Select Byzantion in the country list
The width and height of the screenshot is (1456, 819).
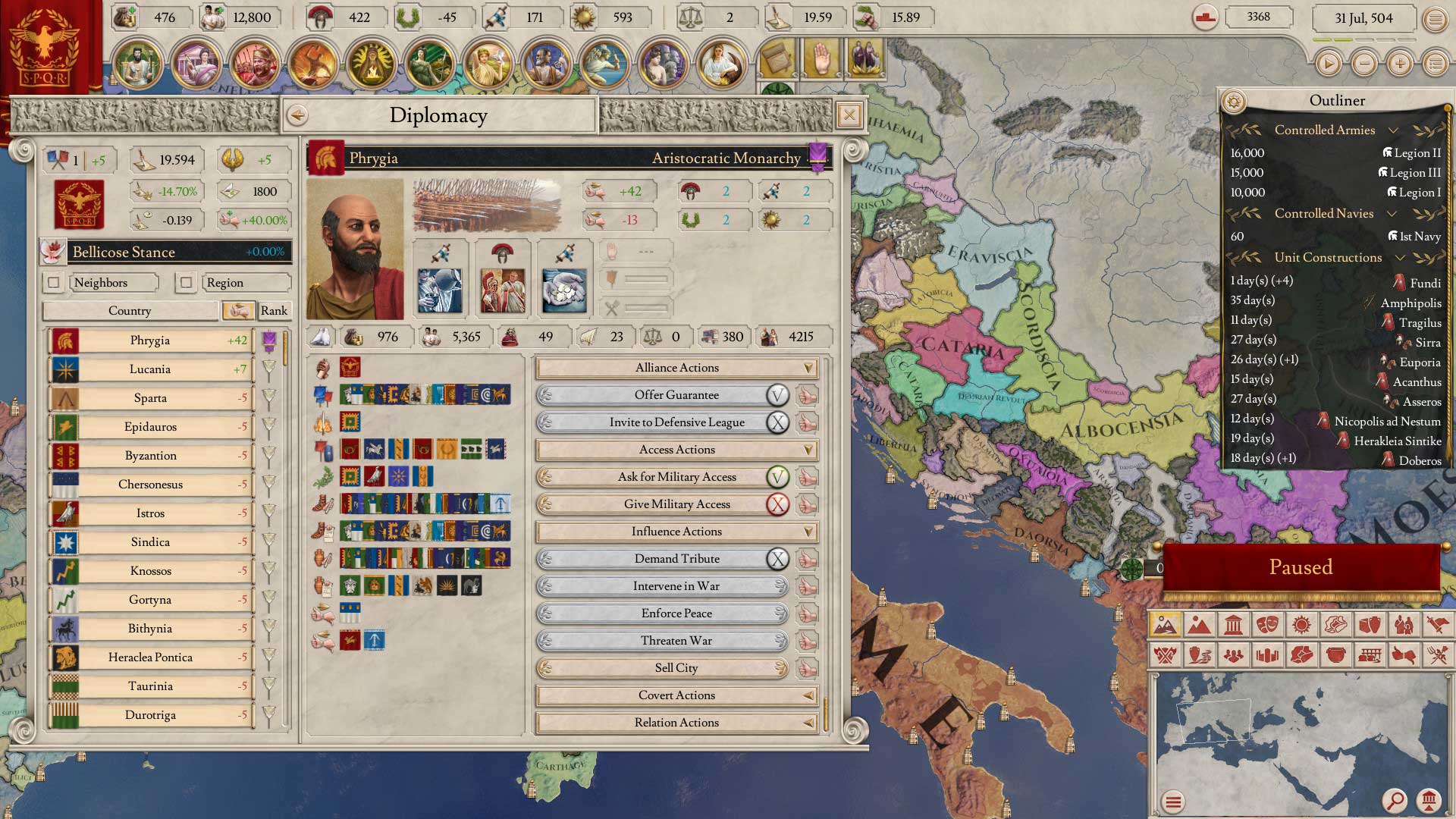pyautogui.click(x=150, y=456)
